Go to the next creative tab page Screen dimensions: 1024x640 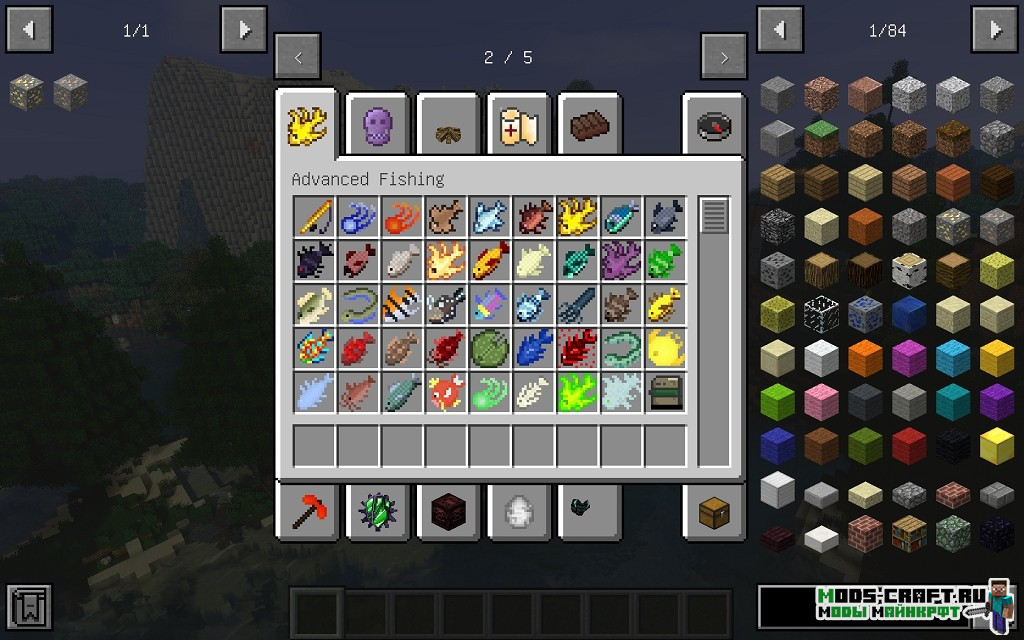724,57
